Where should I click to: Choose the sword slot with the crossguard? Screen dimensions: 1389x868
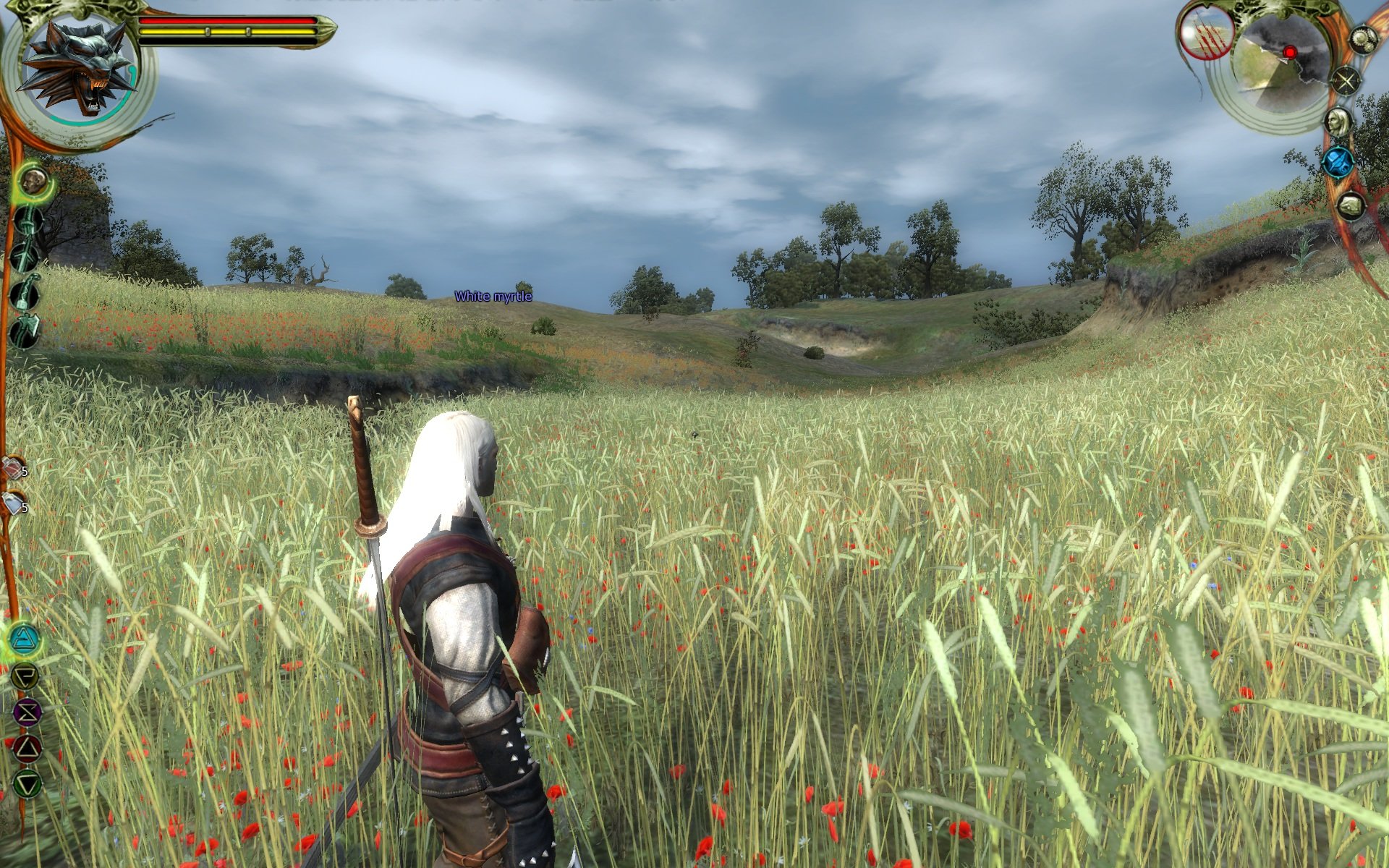pyautogui.click(x=26, y=257)
